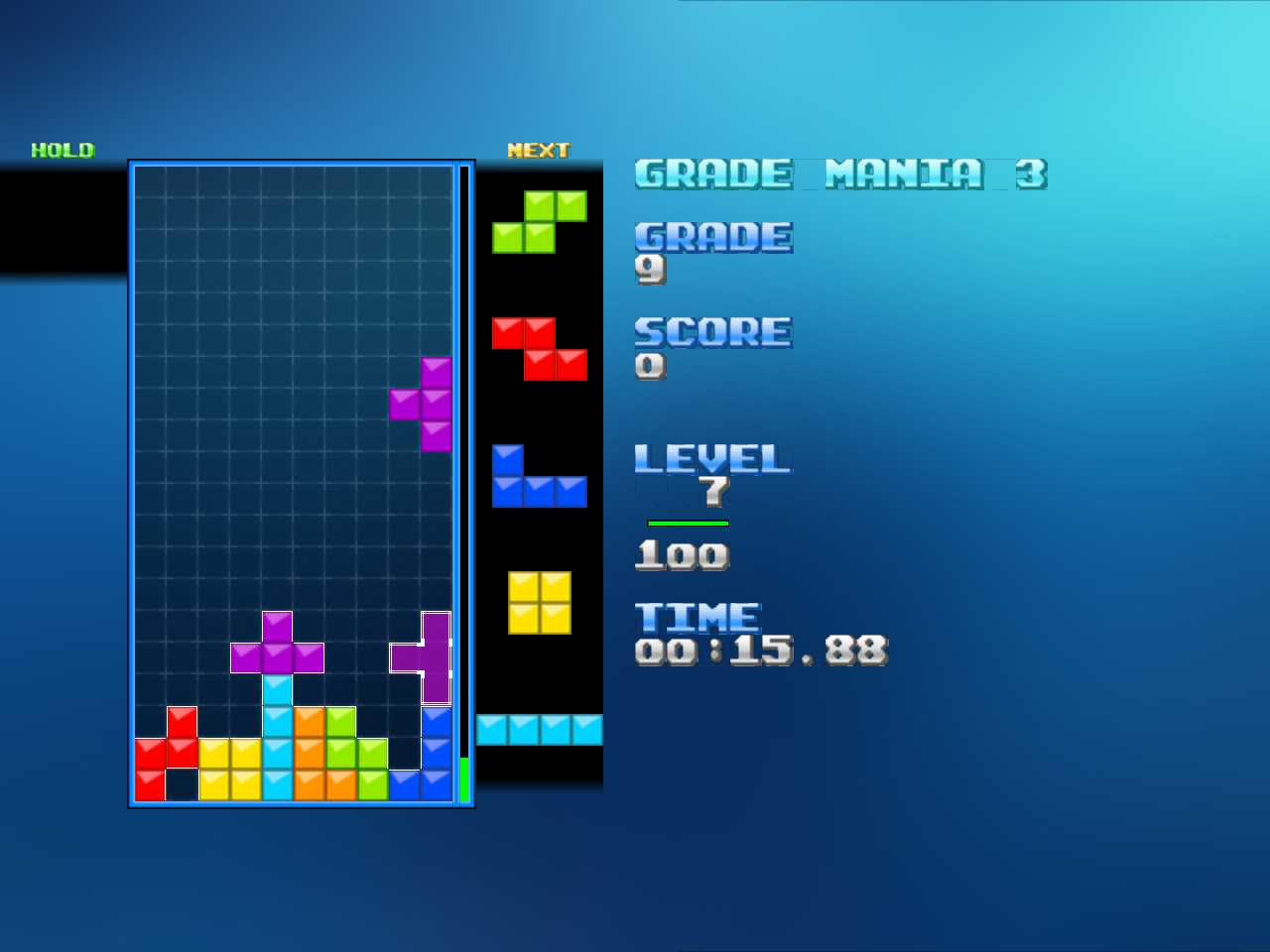Select the red Z-piece preview
Image resolution: width=1270 pixels, height=952 pixels.
pyautogui.click(x=539, y=348)
